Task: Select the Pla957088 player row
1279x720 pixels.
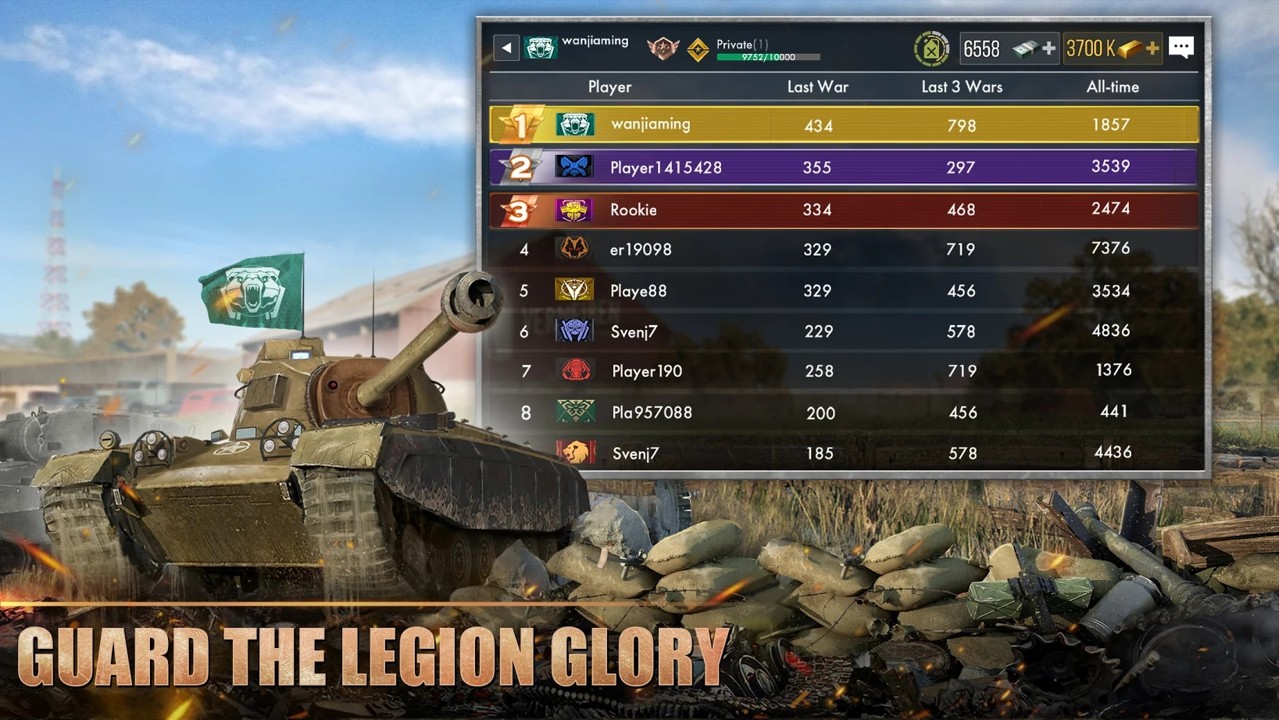Action: pyautogui.click(x=844, y=412)
